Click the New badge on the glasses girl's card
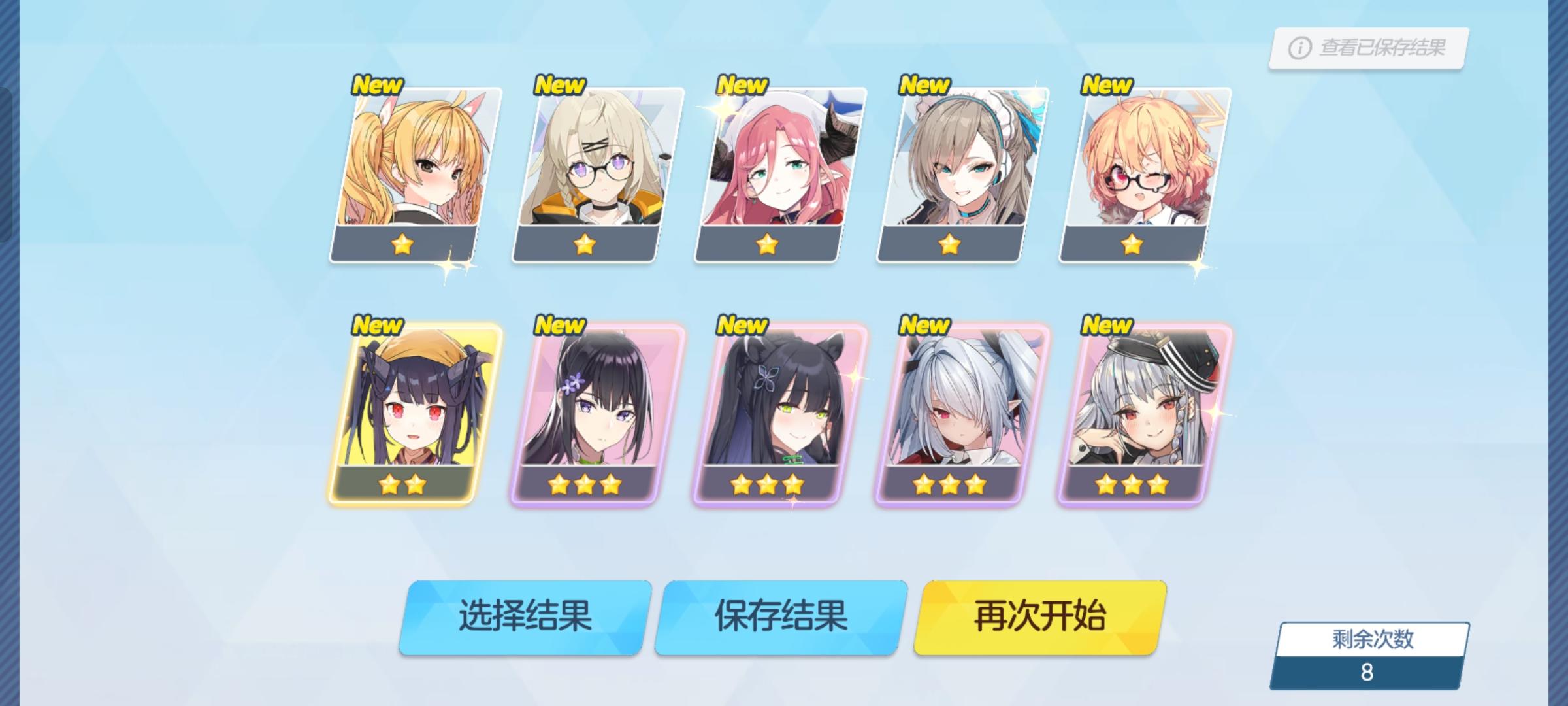Viewport: 1568px width, 706px height. (x=561, y=84)
